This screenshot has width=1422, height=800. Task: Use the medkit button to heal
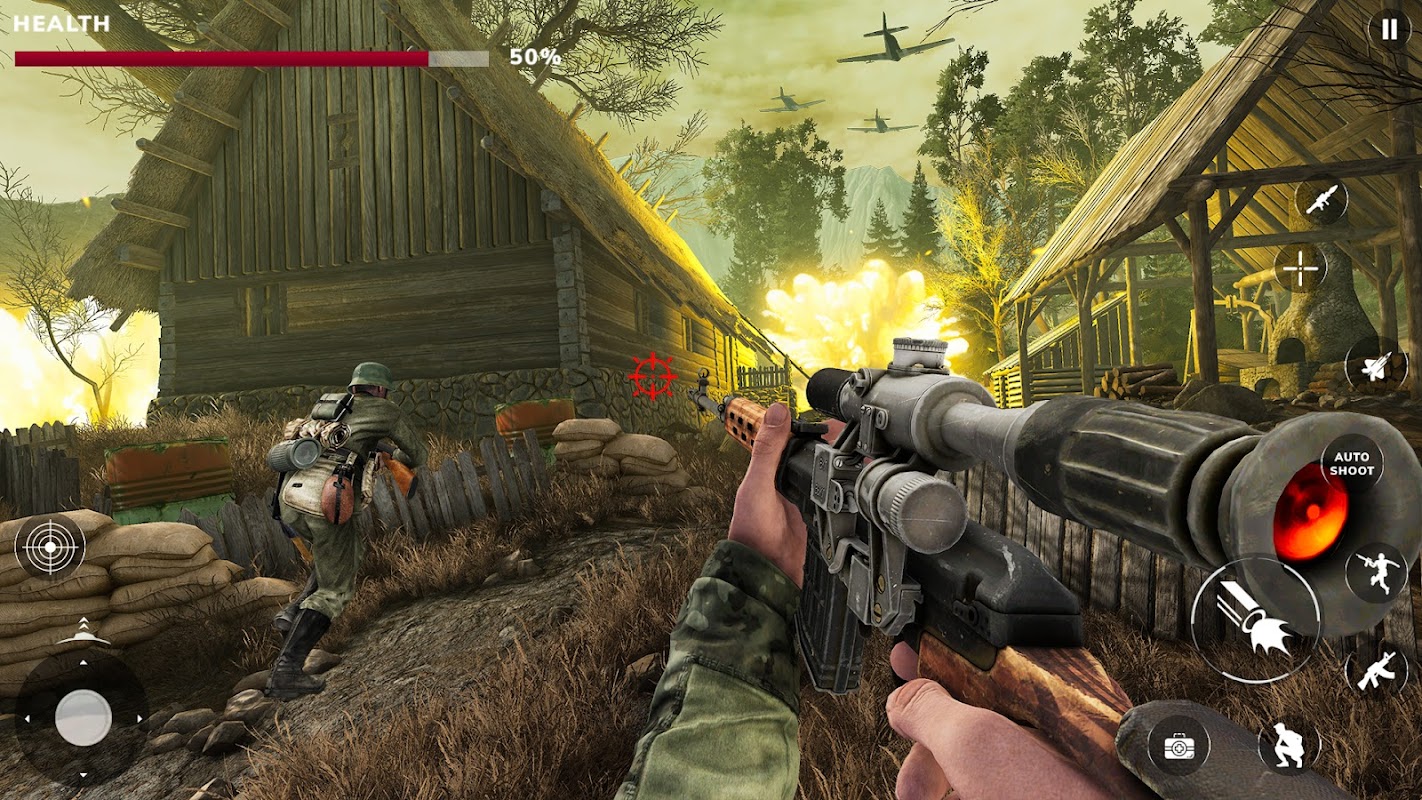click(x=1179, y=746)
